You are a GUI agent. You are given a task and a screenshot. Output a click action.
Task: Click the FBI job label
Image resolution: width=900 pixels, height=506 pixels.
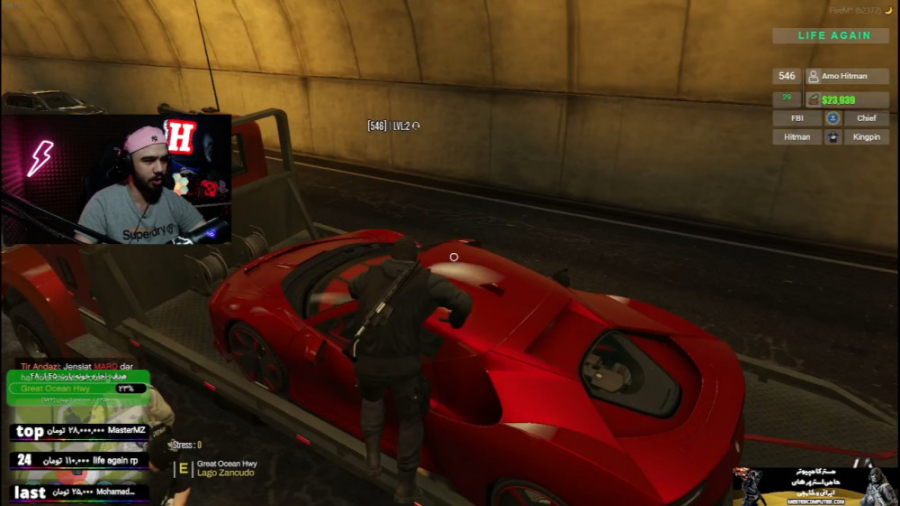click(x=797, y=118)
